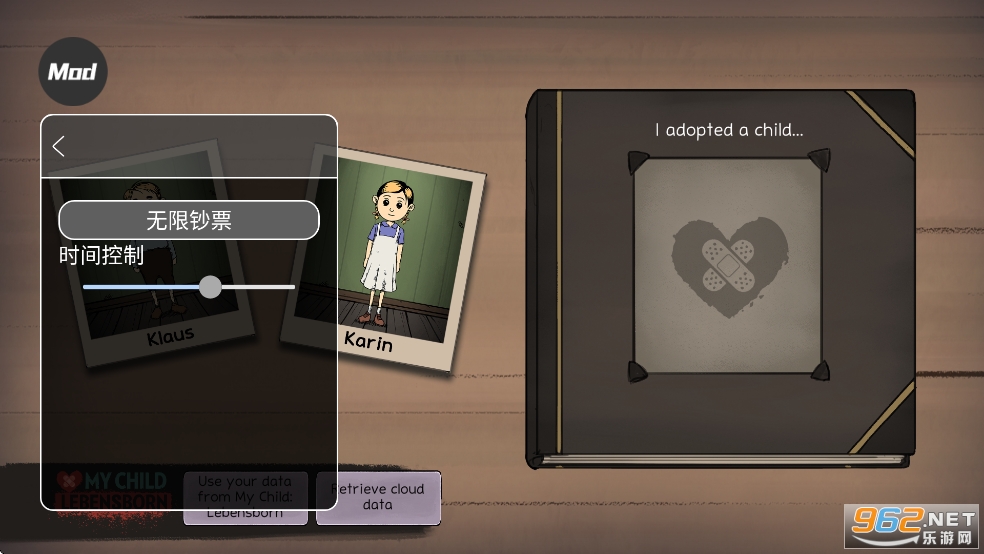The height and width of the screenshot is (554, 984).
Task: Activate the 无限钞票 cheat button
Action: (189, 220)
